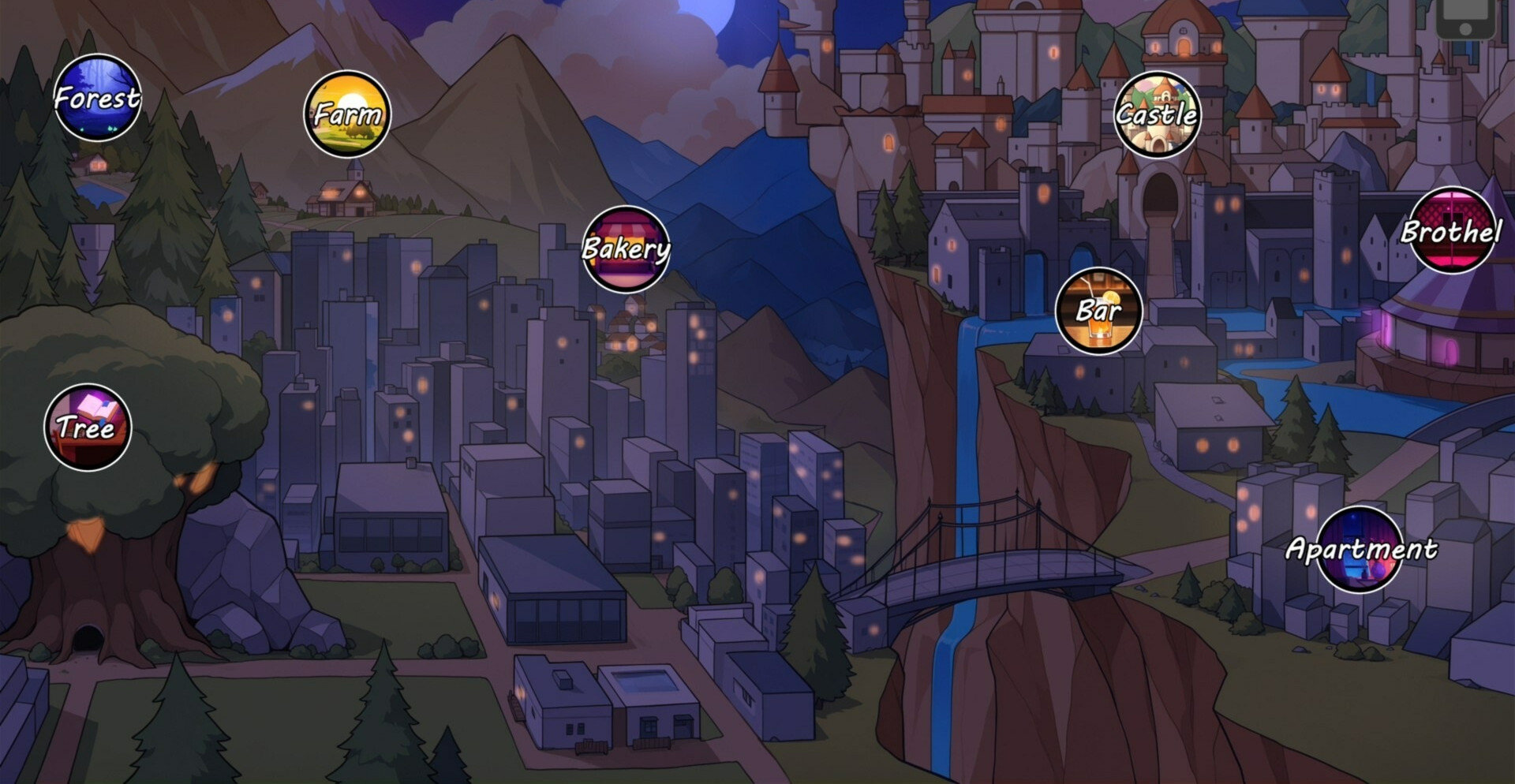Travel to the Forest location
This screenshot has width=1515, height=784.
click(98, 98)
